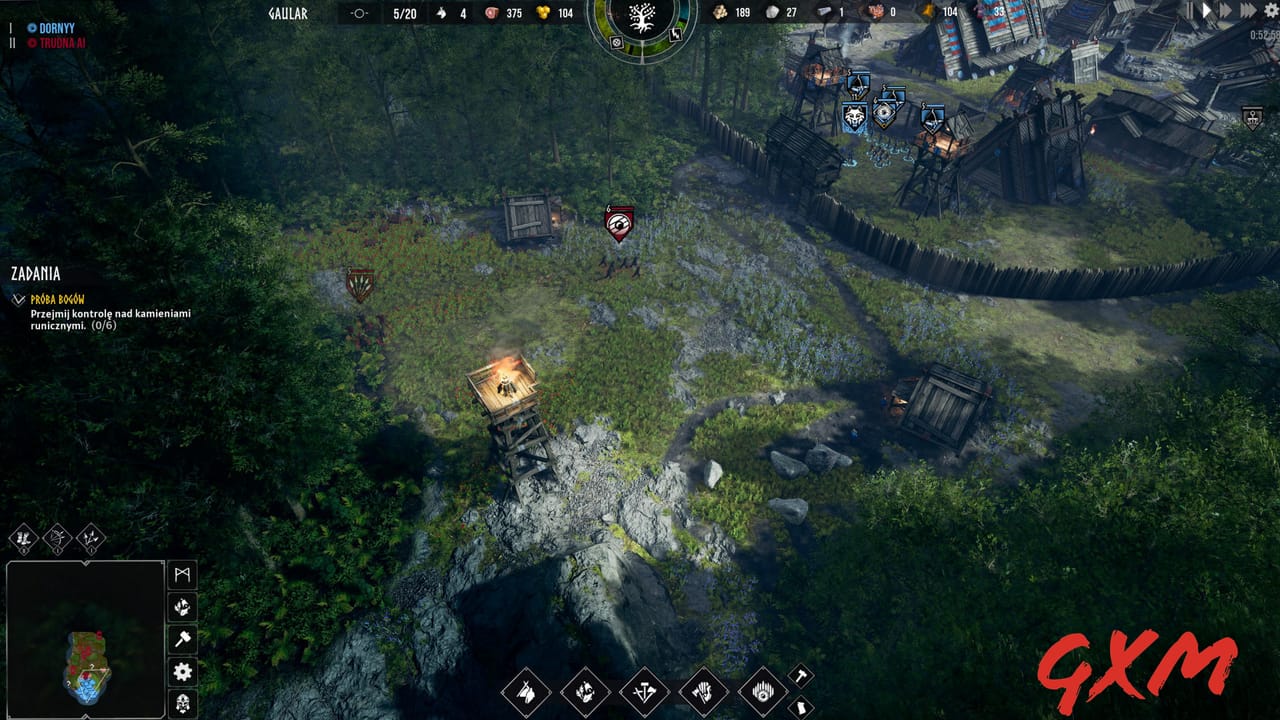This screenshot has width=1280, height=720.
Task: Click the tree settlement emblem at top center
Action: (642, 20)
